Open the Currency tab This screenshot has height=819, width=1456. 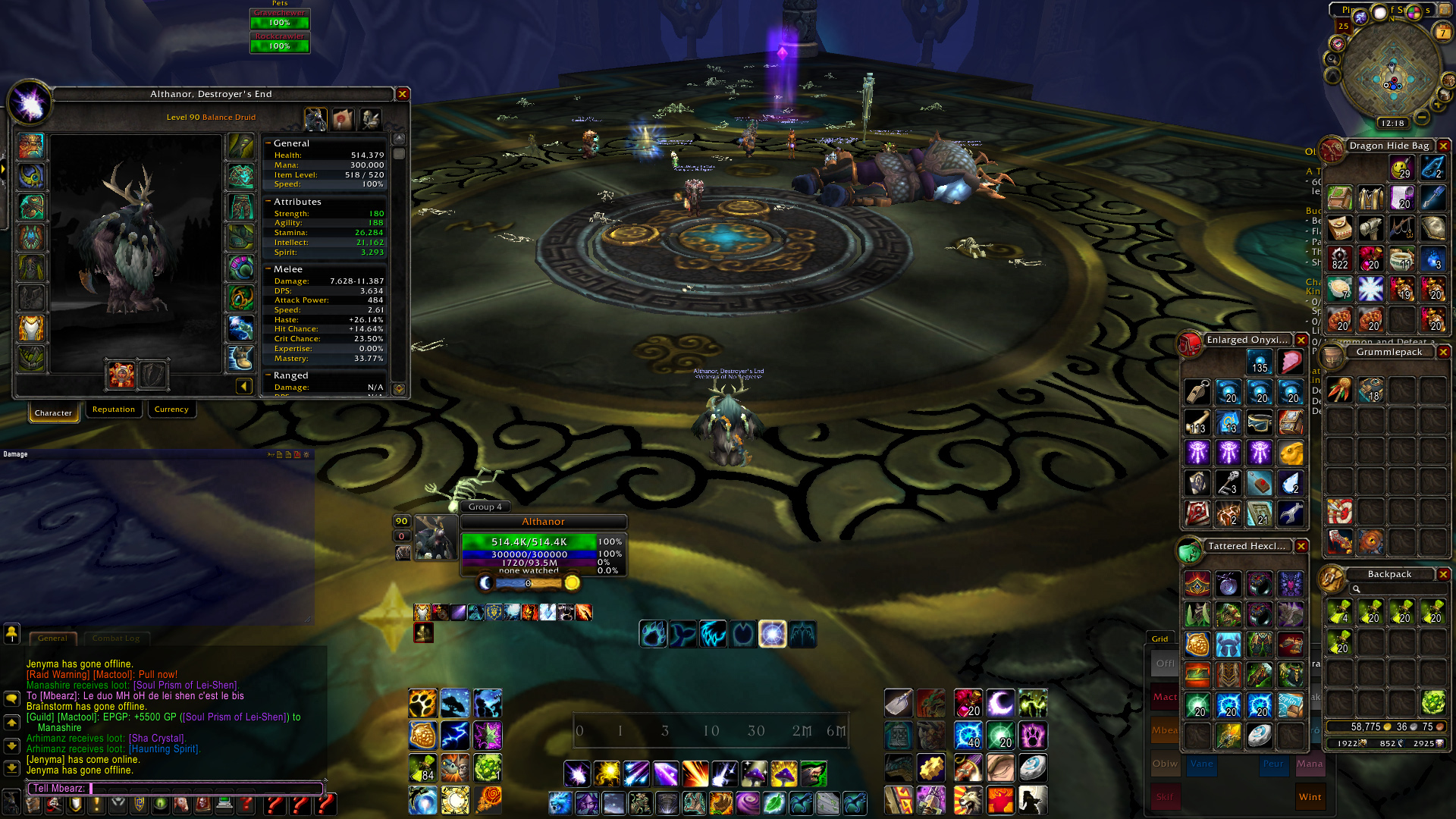pos(171,409)
